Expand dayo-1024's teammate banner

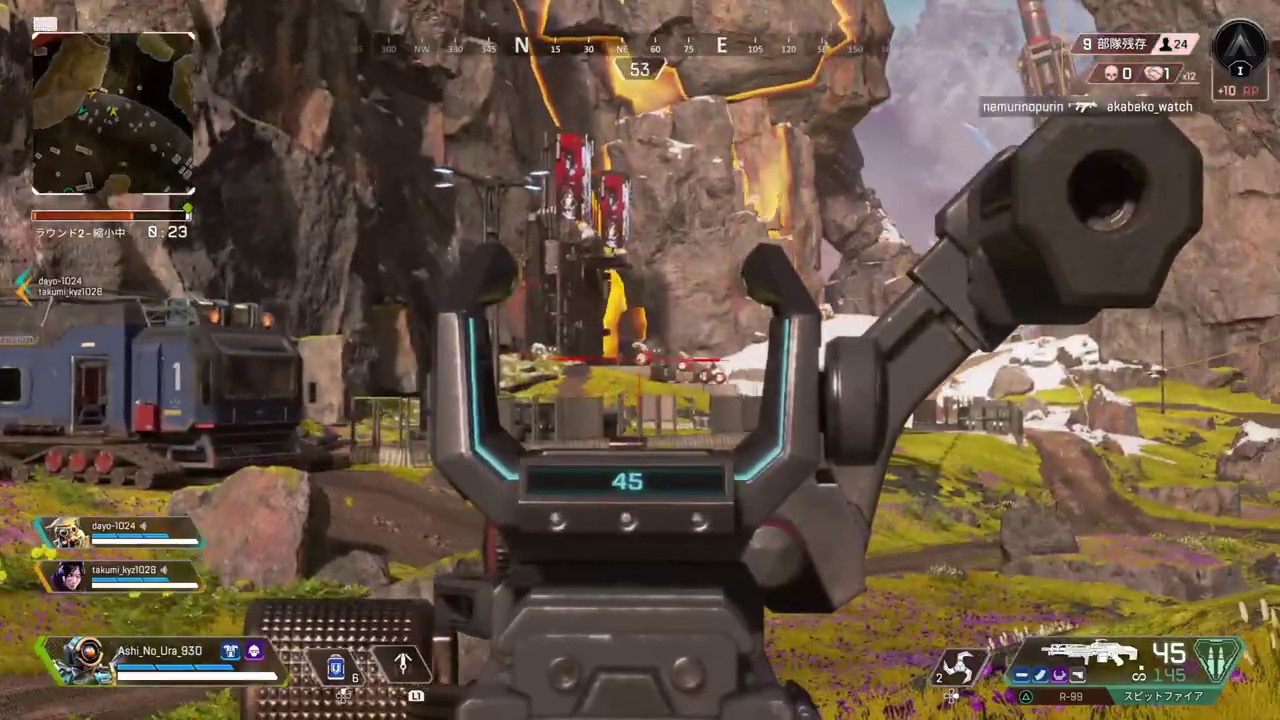coord(120,533)
